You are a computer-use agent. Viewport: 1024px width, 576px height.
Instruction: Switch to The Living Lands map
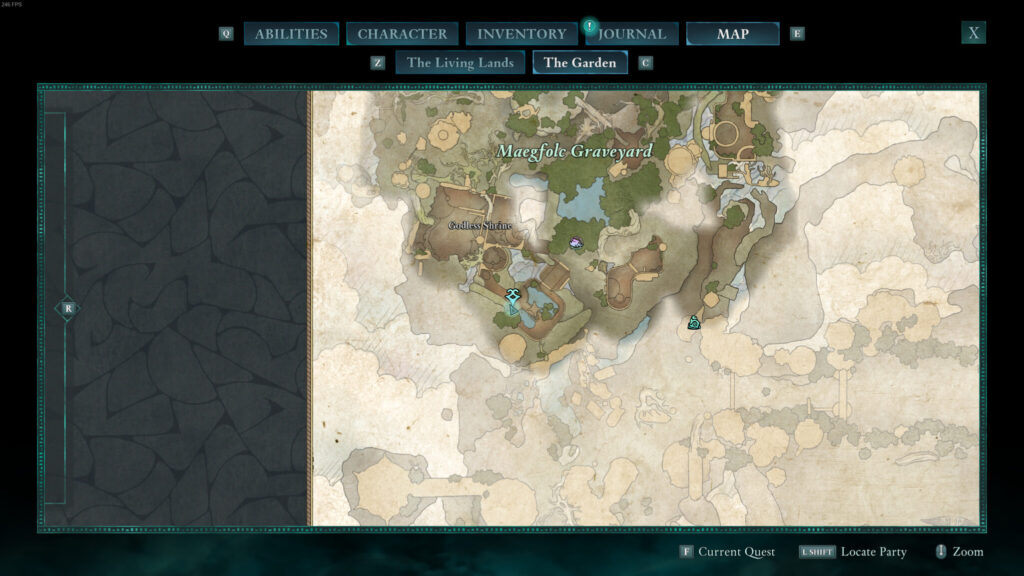coord(460,63)
